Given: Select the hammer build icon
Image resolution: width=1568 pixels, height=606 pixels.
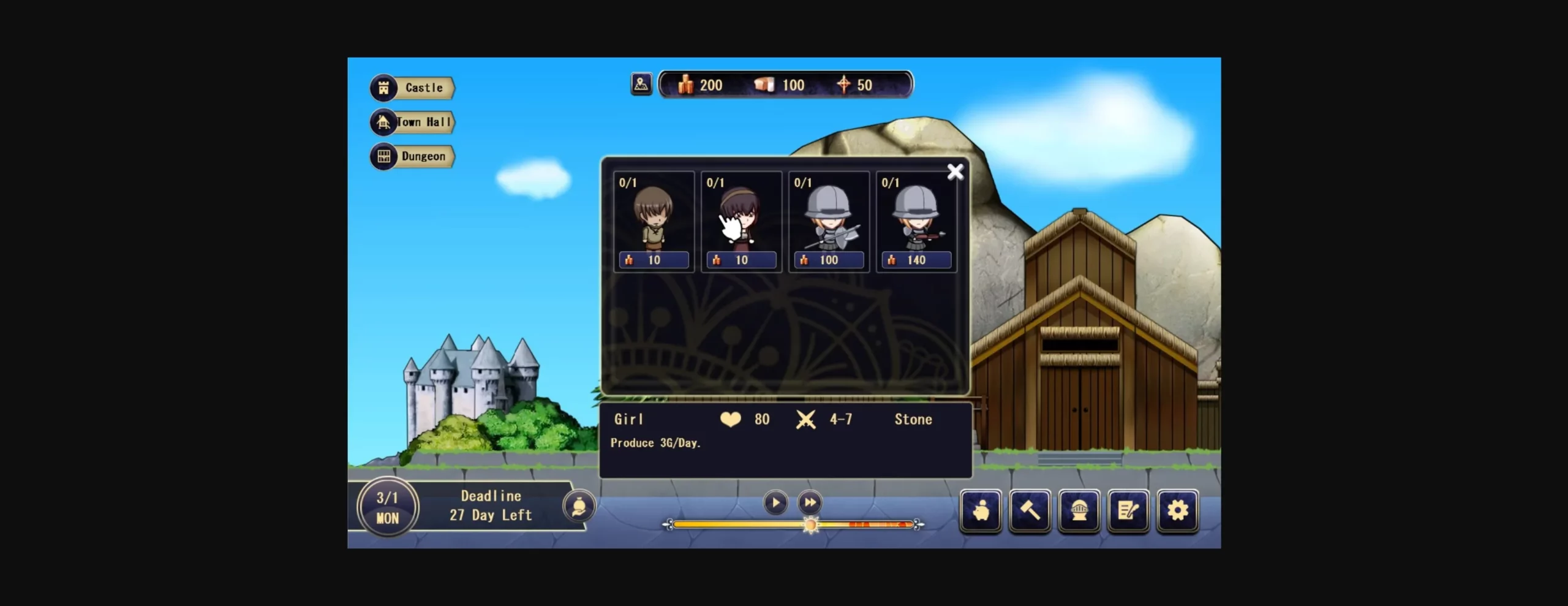Looking at the screenshot, I should click(x=1030, y=510).
